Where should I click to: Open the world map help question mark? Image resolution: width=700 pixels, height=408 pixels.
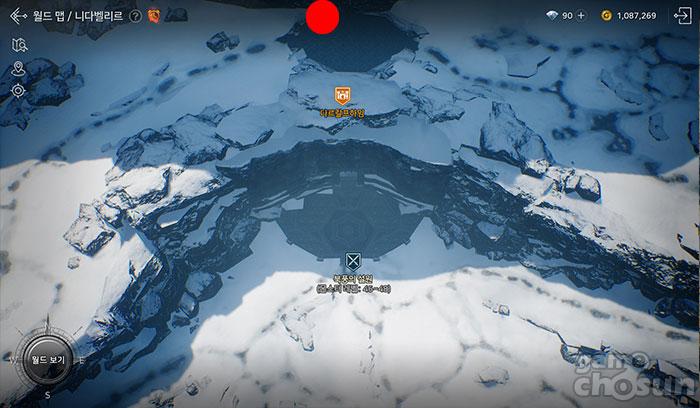(136, 16)
